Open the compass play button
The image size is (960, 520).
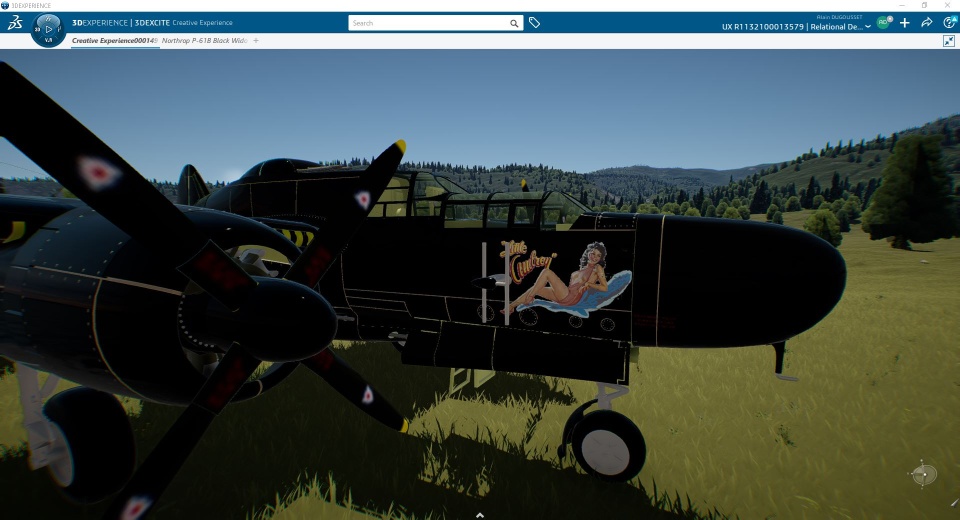[x=49, y=29]
